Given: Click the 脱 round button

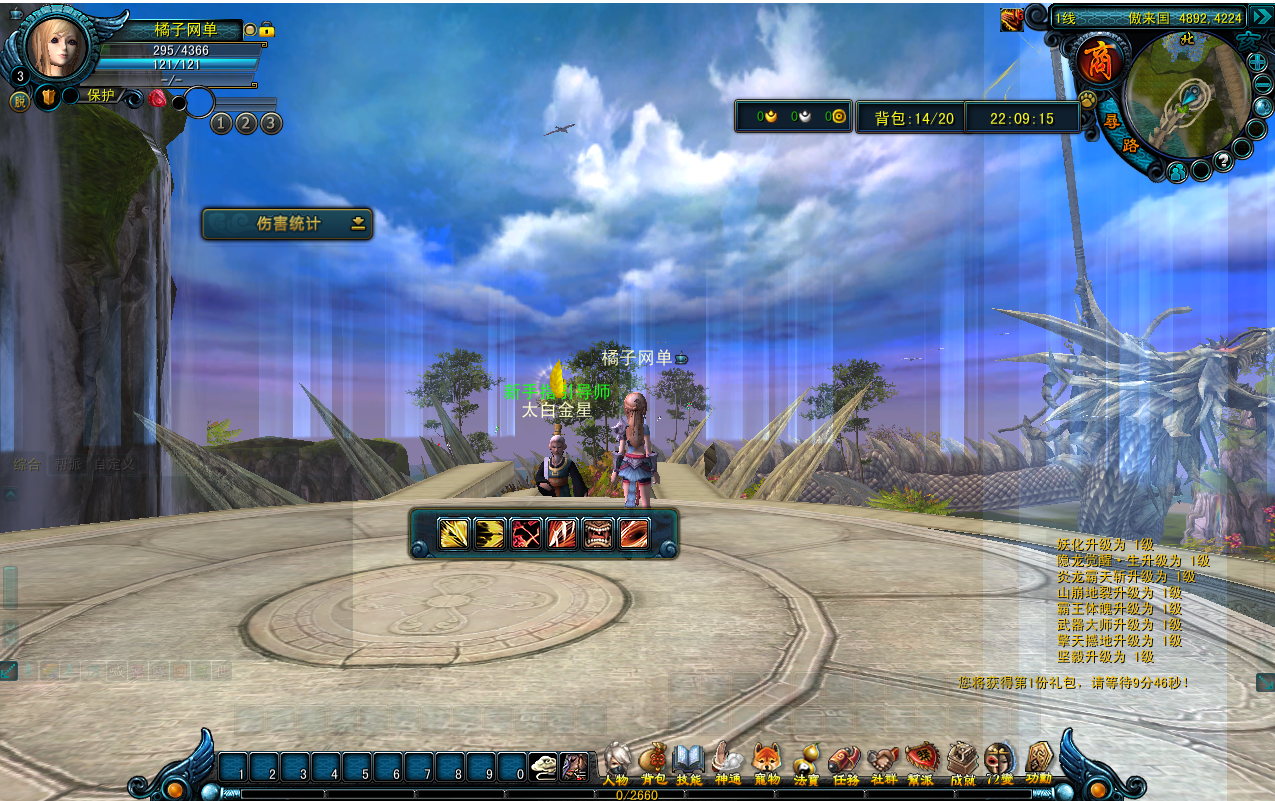Looking at the screenshot, I should [19, 100].
